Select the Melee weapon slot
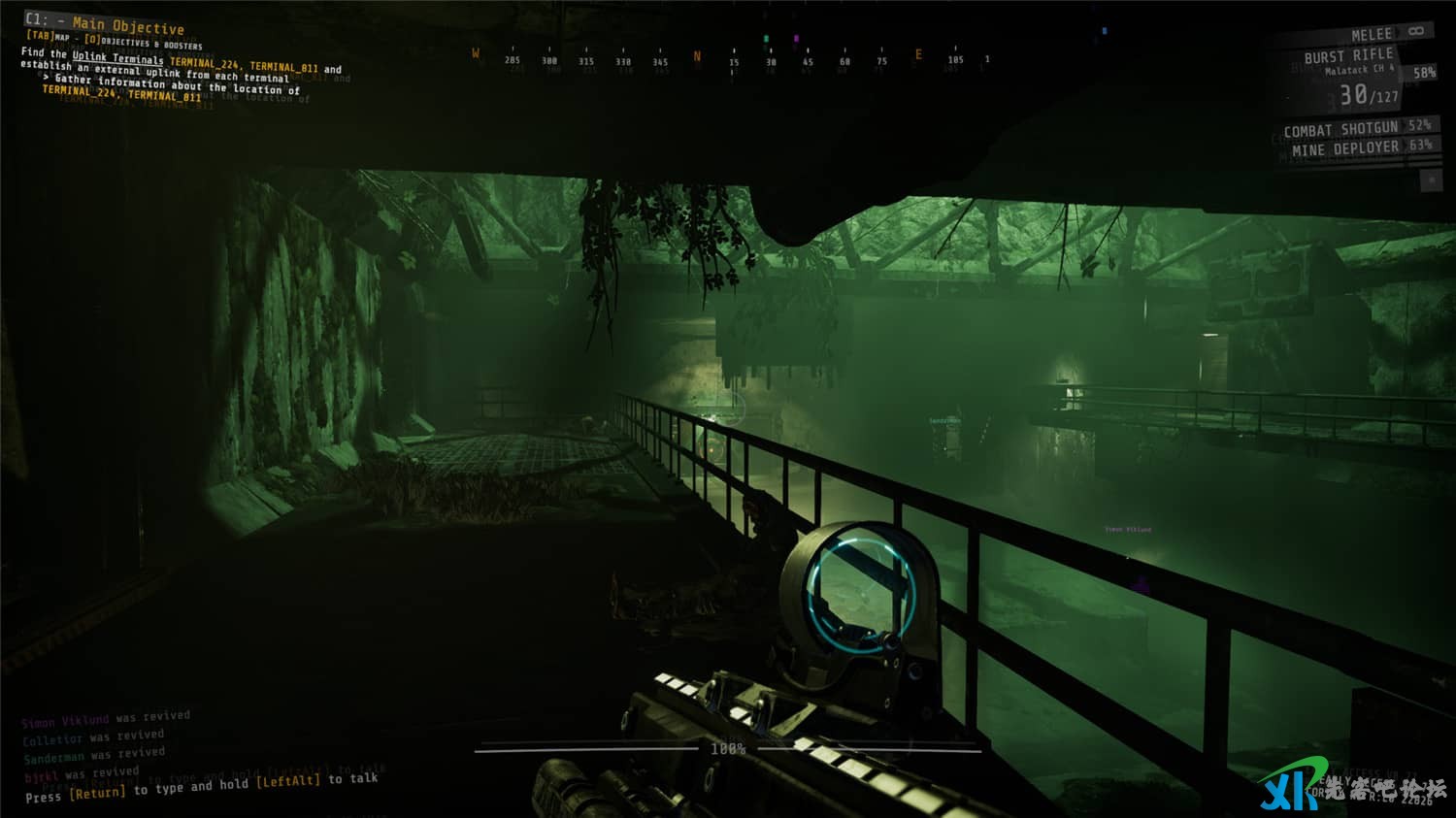The height and width of the screenshot is (818, 1456). (1372, 35)
